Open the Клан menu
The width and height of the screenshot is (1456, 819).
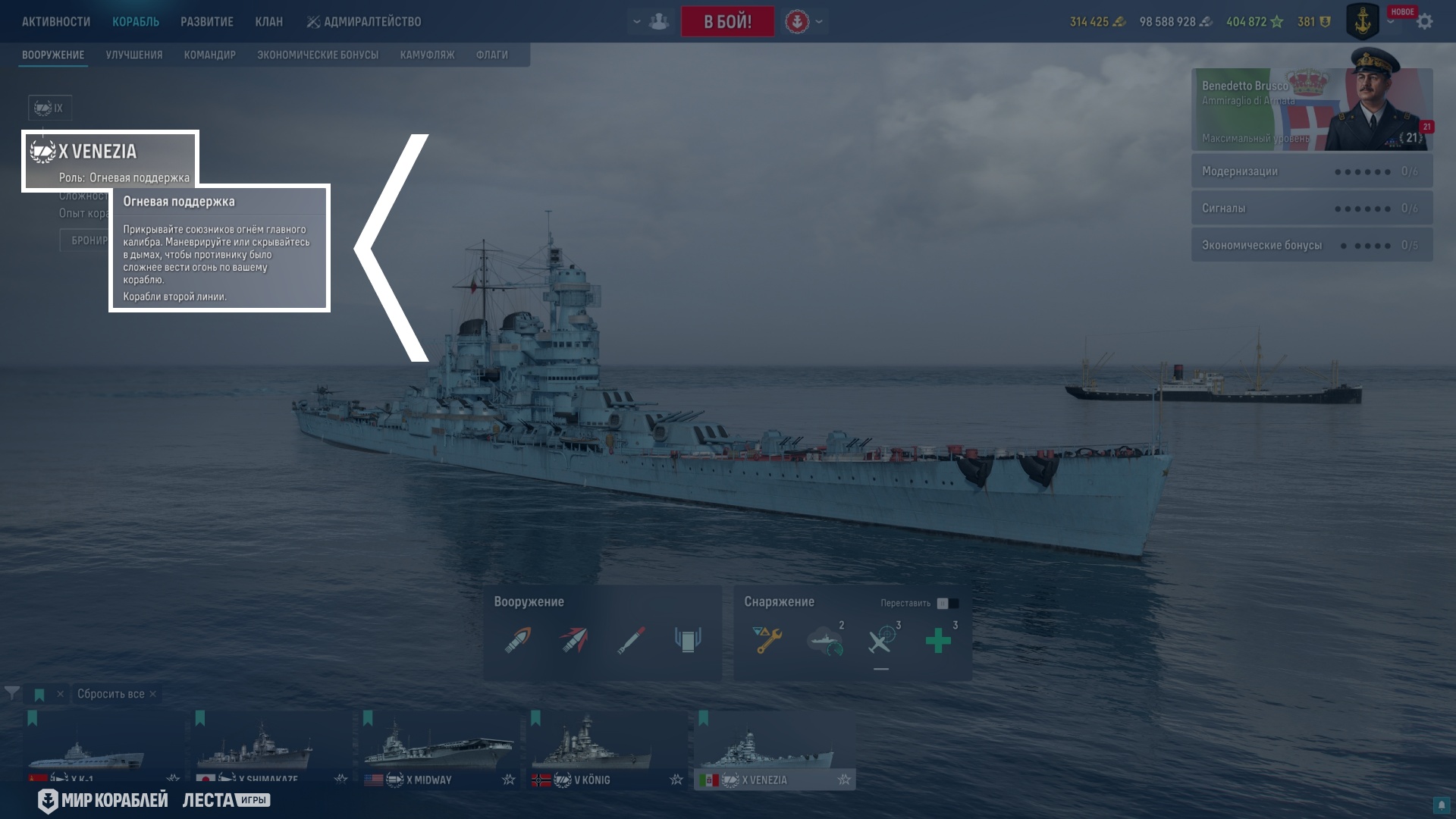click(x=268, y=21)
